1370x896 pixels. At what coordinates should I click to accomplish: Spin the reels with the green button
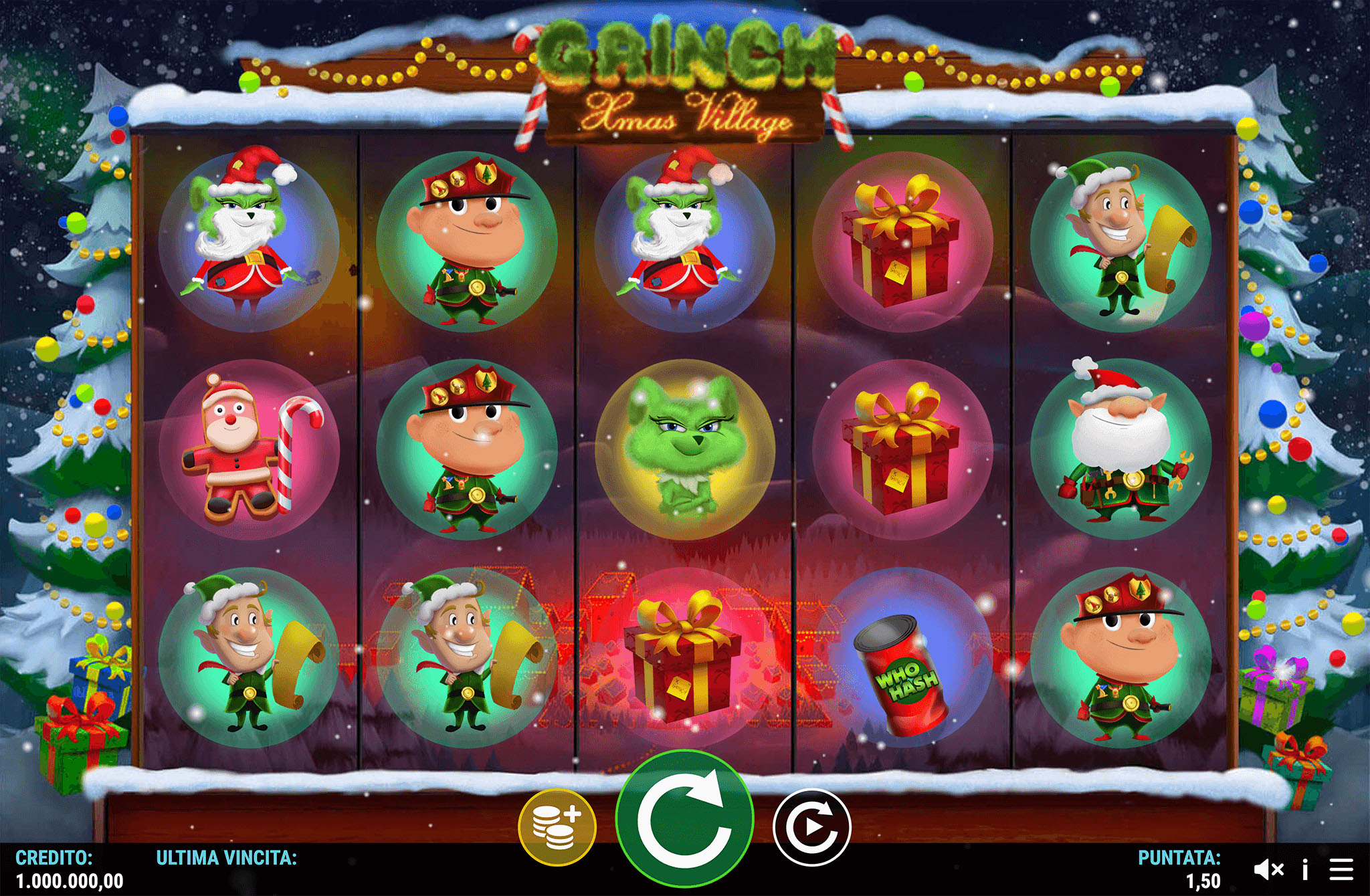(x=684, y=819)
